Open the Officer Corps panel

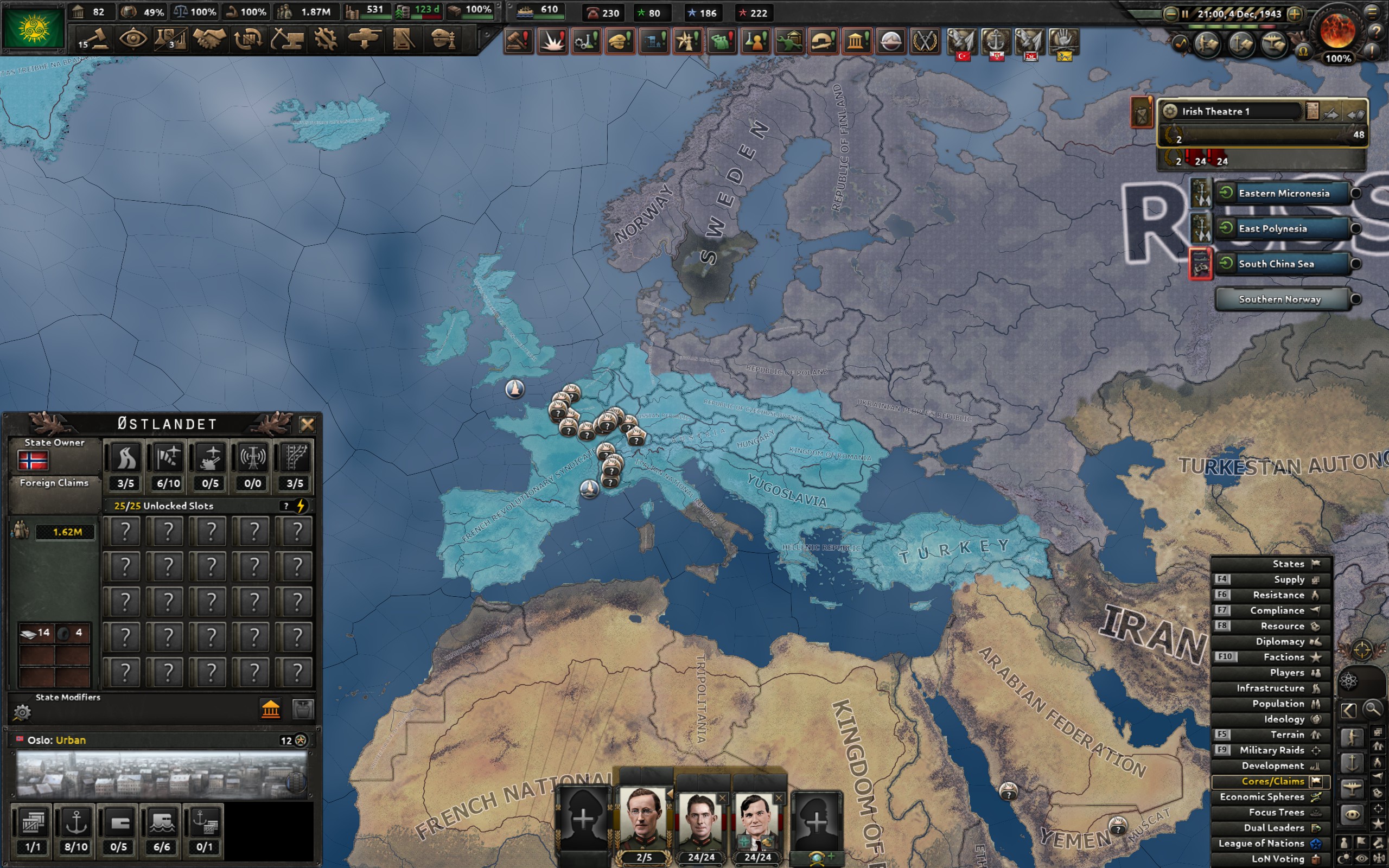point(442,40)
